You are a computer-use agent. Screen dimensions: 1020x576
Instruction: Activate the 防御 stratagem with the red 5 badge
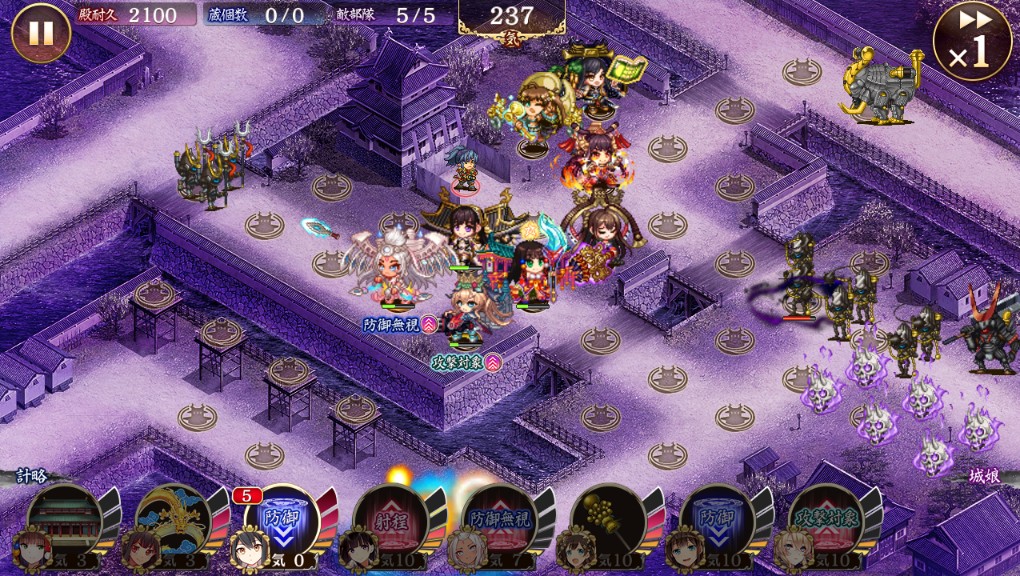pos(282,520)
